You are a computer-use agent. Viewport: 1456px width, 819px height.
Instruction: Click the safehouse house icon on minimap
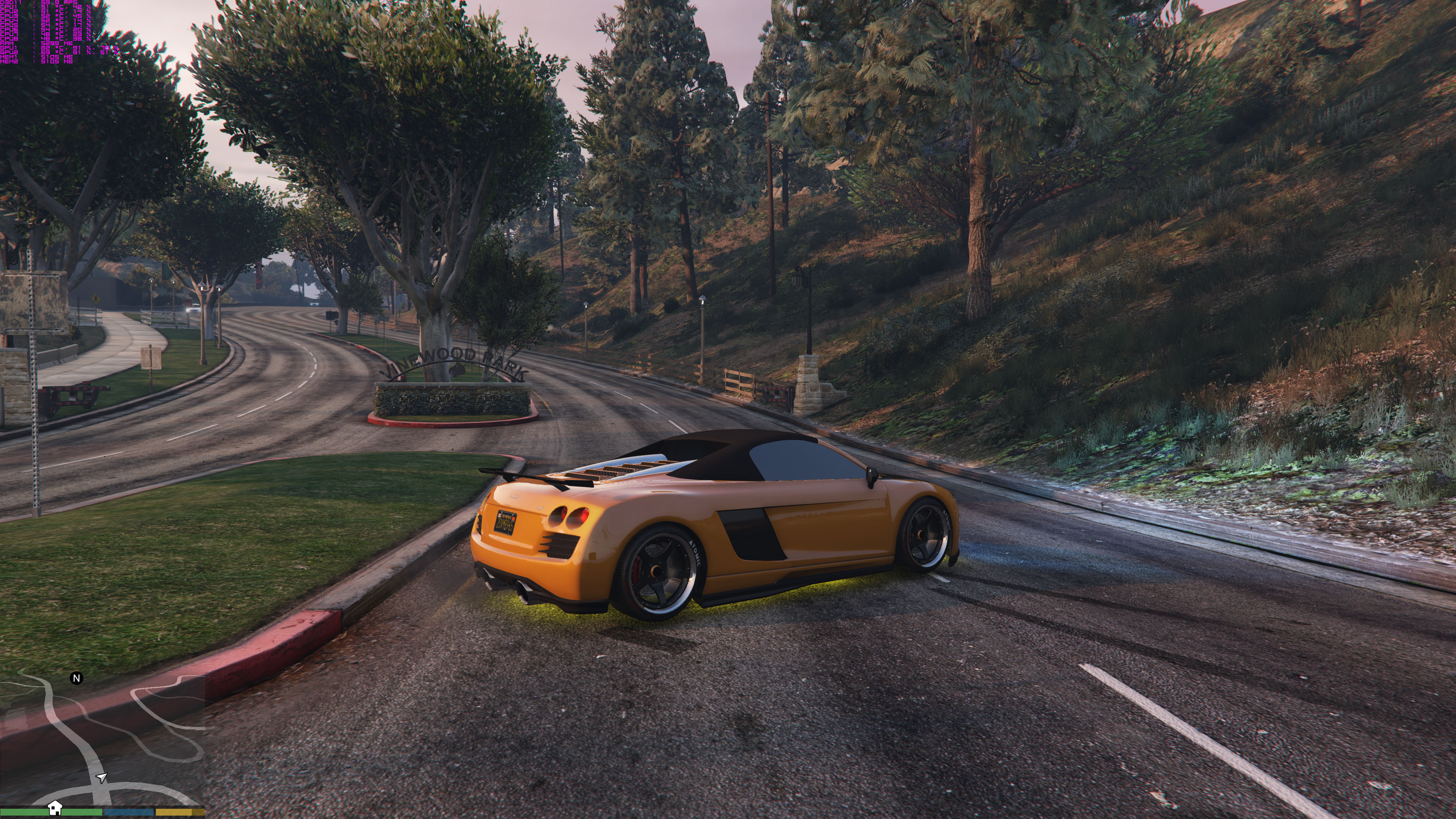pos(54,807)
